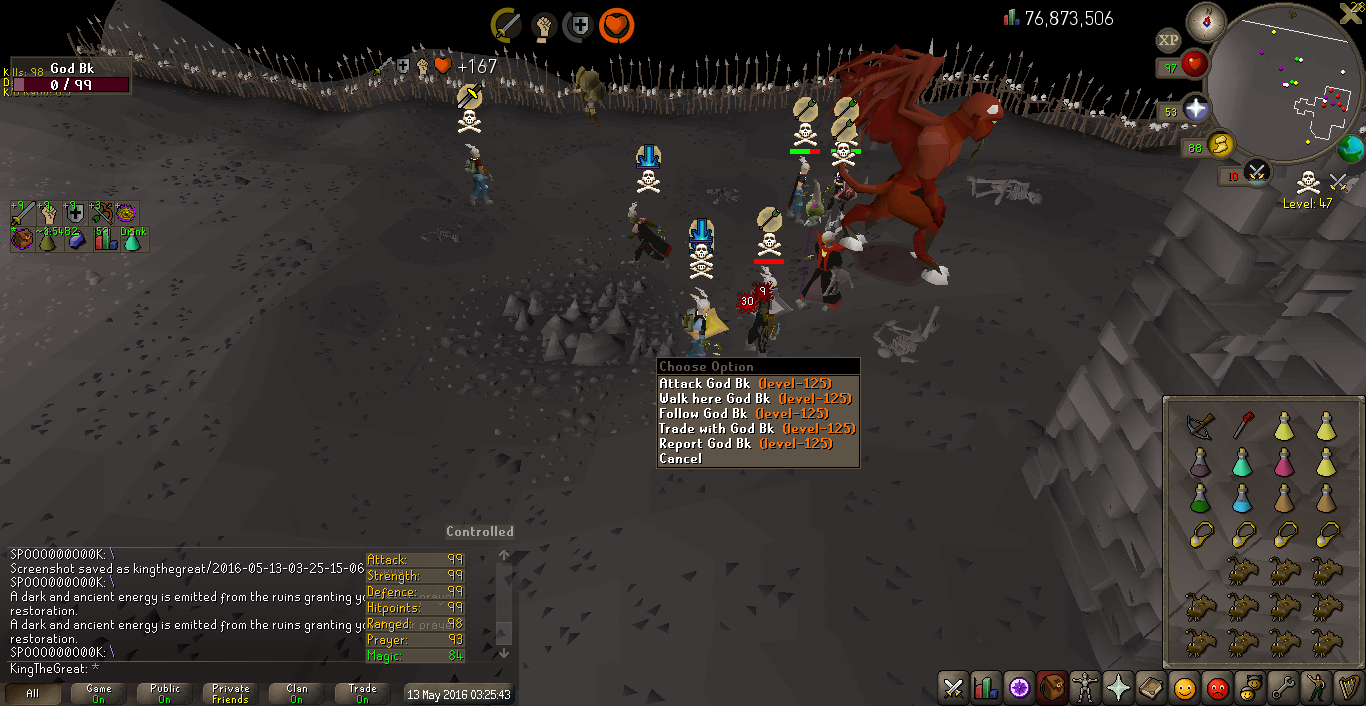Report God Bk via the context menu
This screenshot has height=706, width=1366.
[x=745, y=444]
